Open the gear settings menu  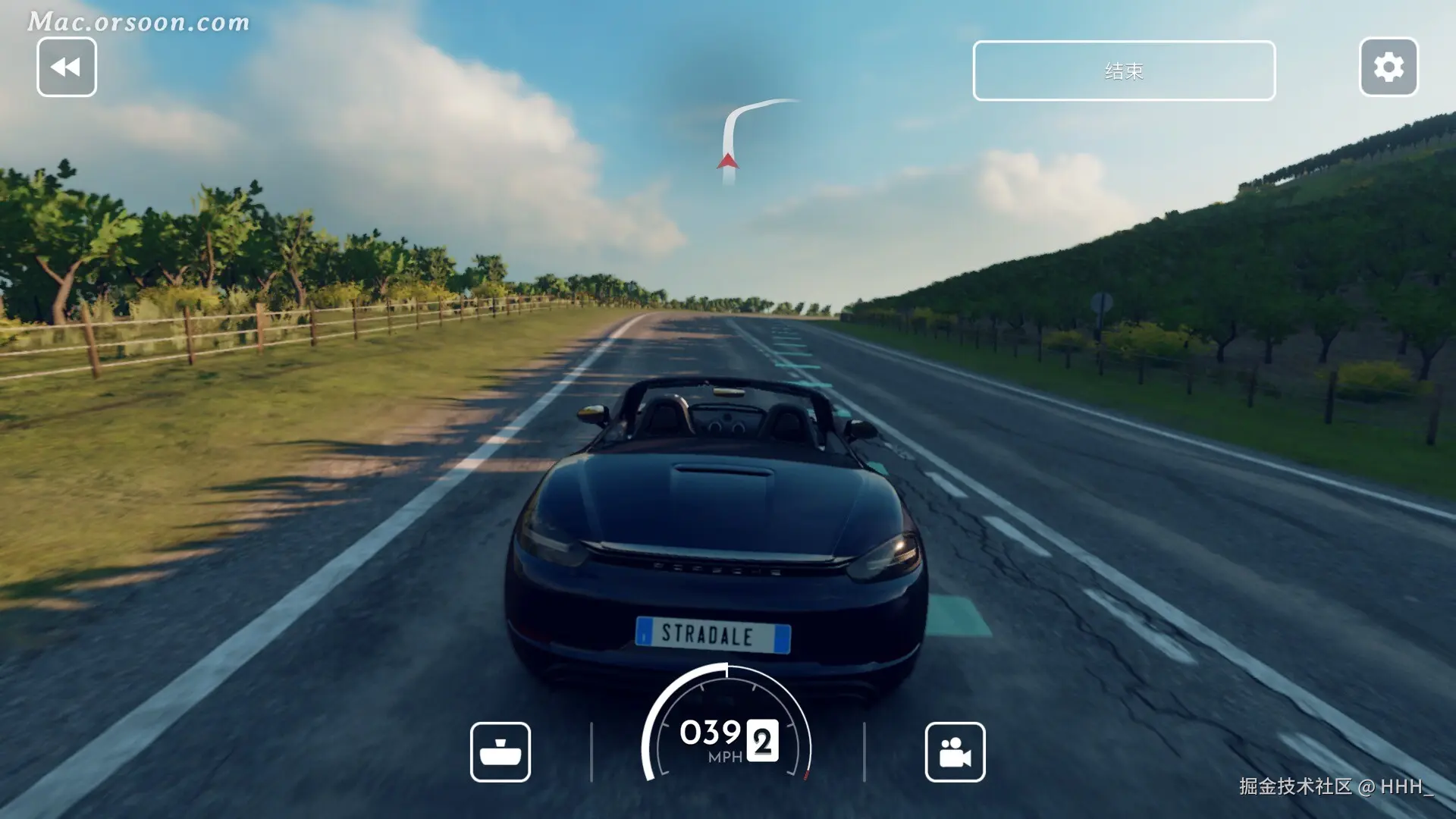tap(1389, 67)
